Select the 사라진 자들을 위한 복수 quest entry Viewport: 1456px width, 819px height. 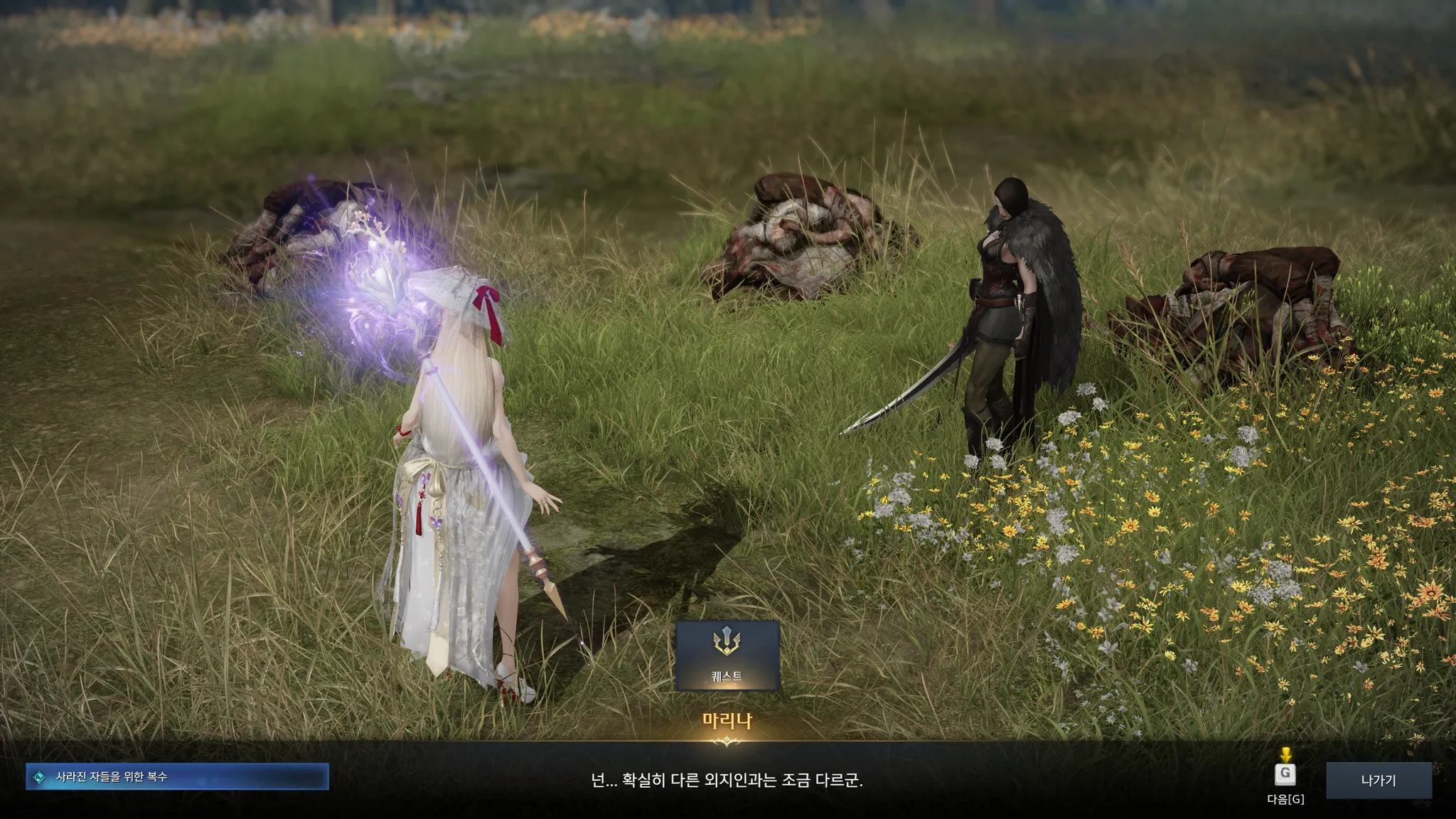click(177, 777)
